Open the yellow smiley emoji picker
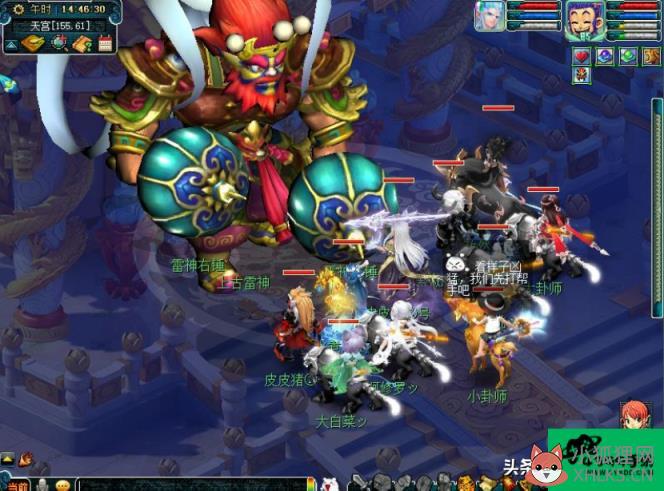The width and height of the screenshot is (664, 491). pos(63,485)
